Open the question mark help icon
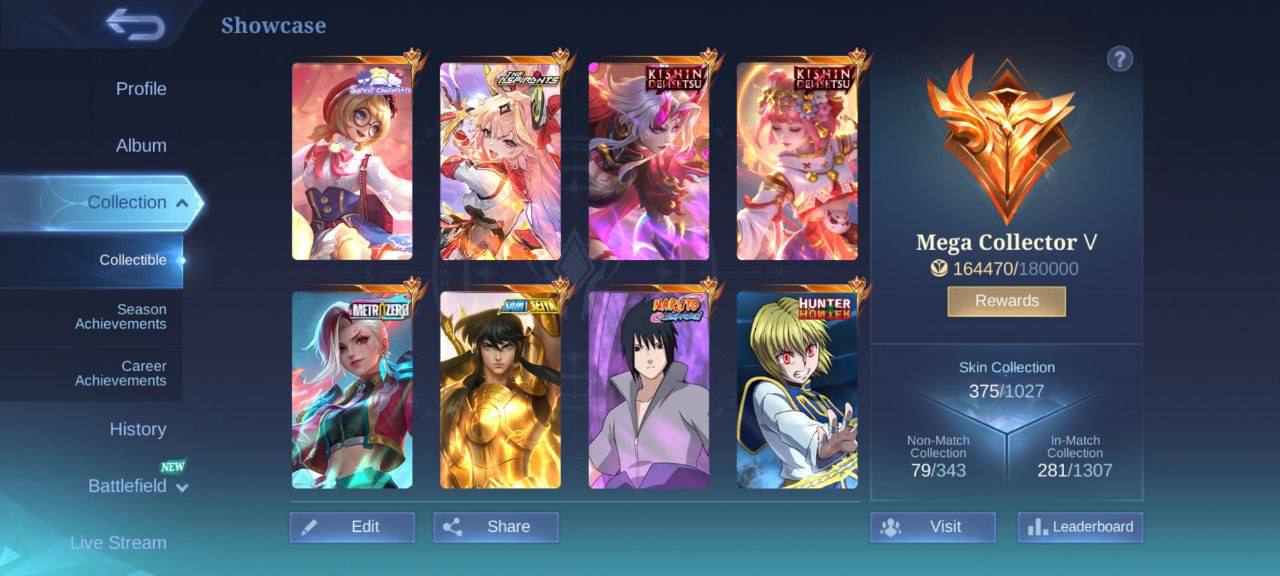Screen dimensions: 1280x576 (x=1119, y=59)
